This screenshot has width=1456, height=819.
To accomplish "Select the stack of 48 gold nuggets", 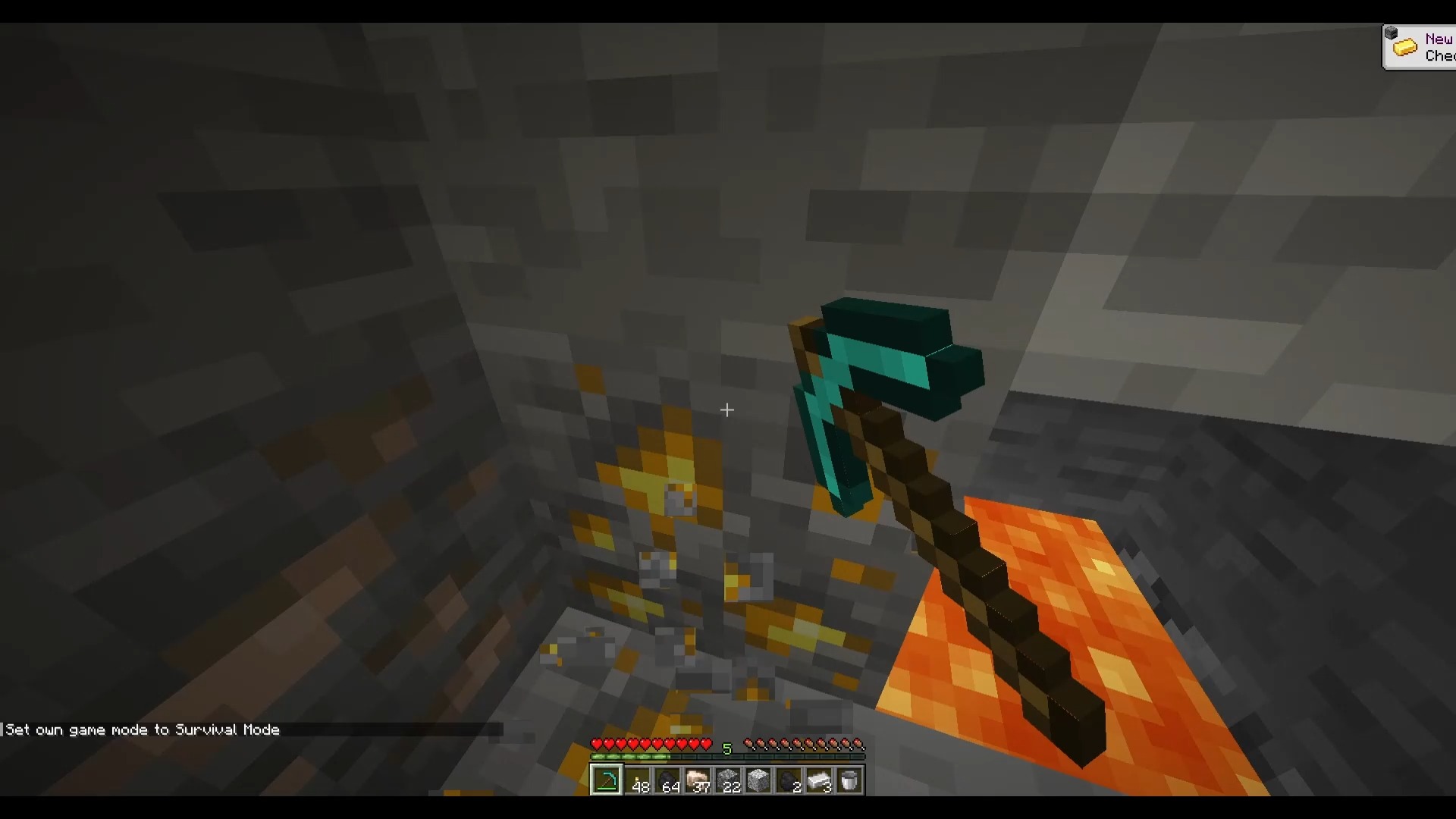I will pos(638,780).
